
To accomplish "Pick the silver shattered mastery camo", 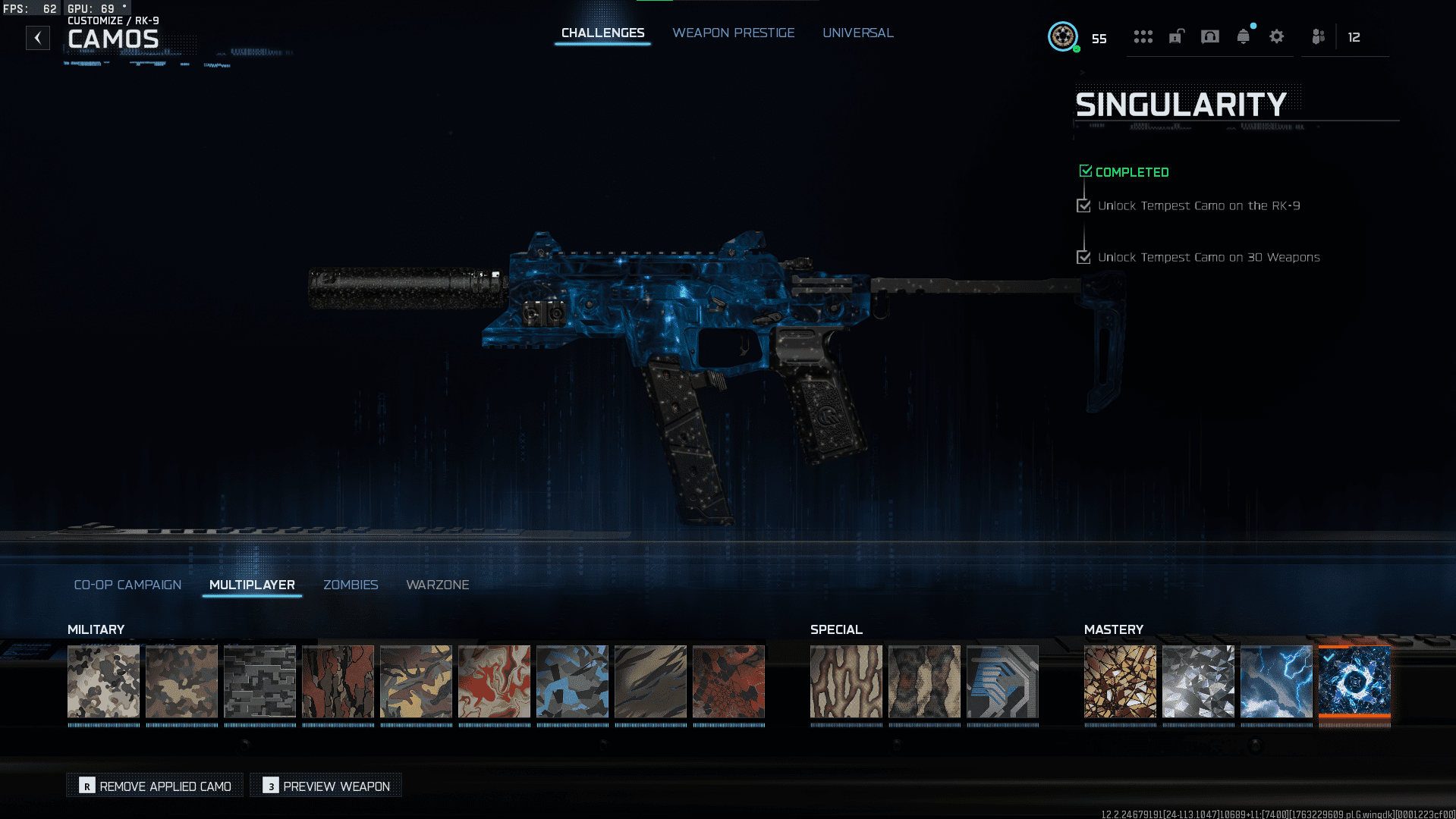I will pos(1198,681).
